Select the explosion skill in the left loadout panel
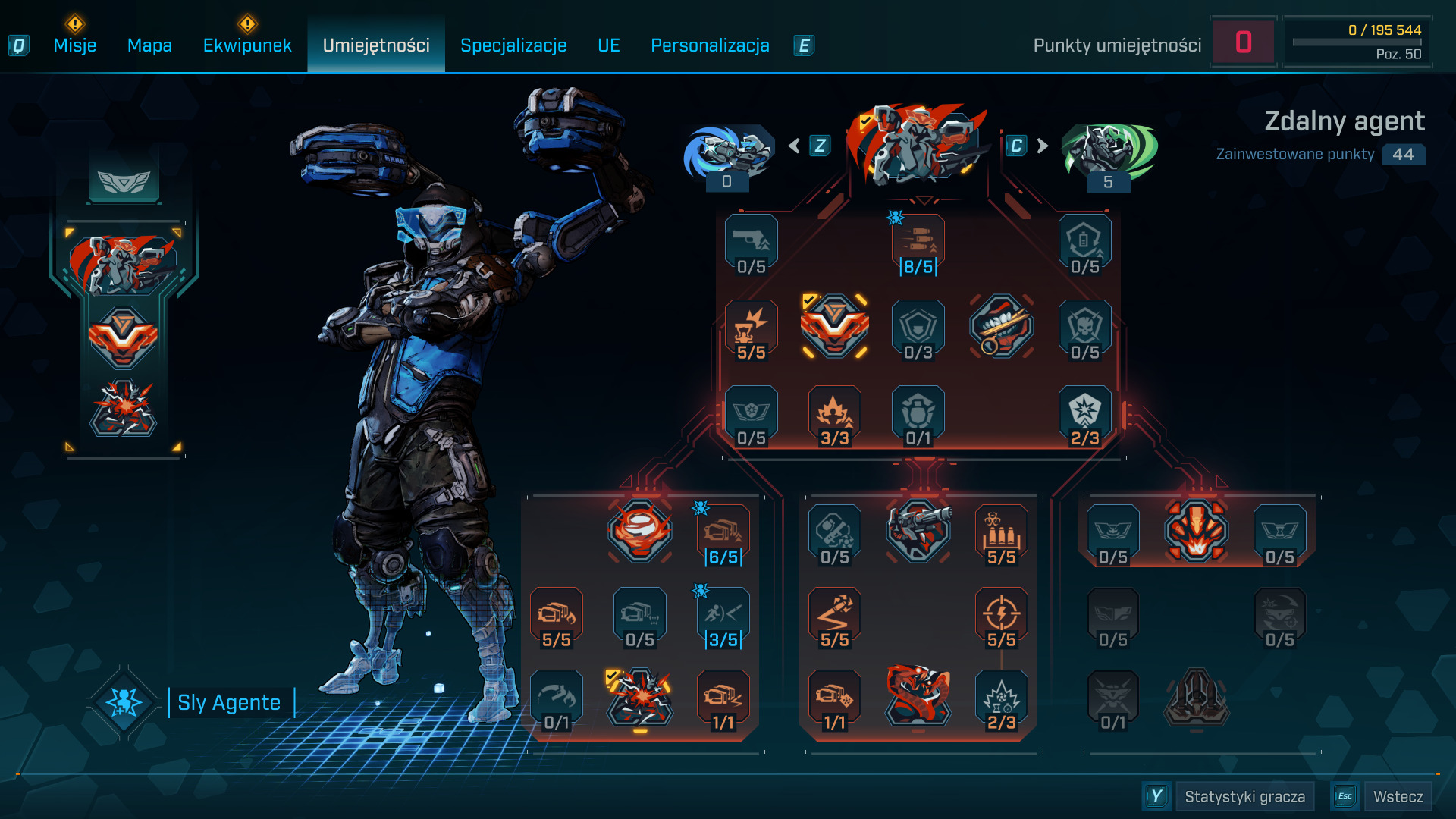The image size is (1456, 819). 124,408
